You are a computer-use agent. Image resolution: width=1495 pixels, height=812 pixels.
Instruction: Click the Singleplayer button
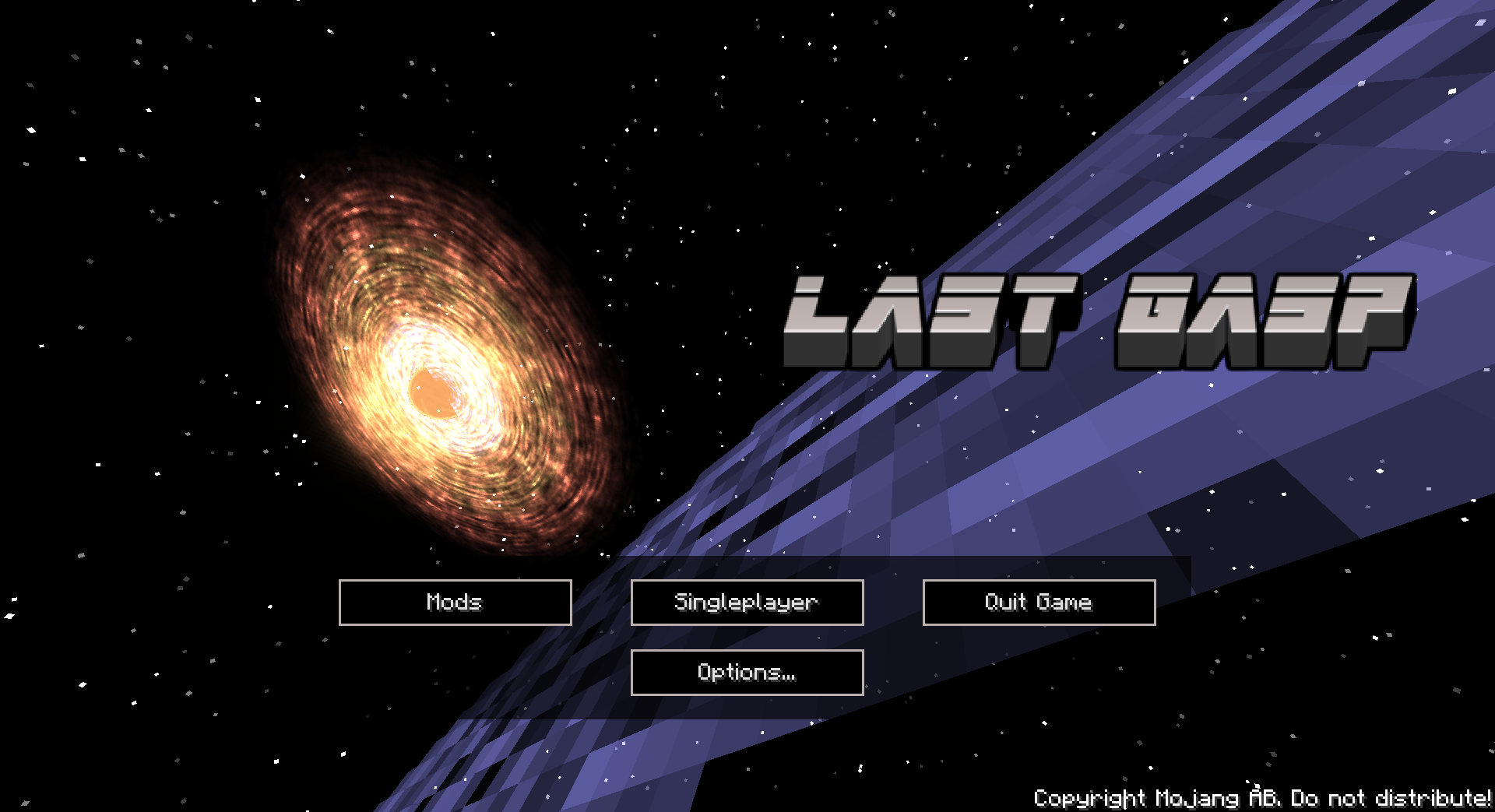[x=747, y=602]
